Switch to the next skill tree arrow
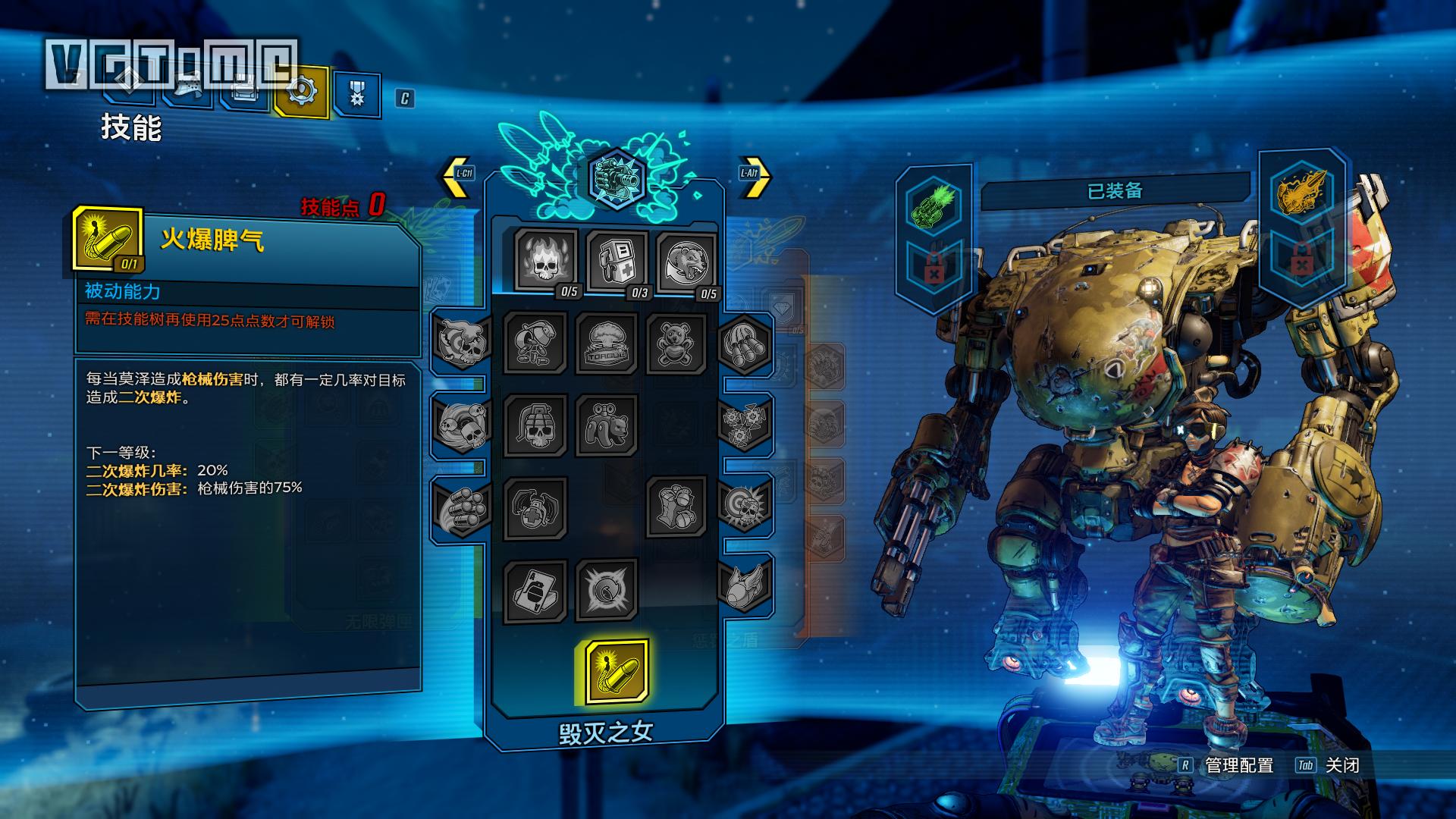Screen dimensions: 1456x819 754,175
